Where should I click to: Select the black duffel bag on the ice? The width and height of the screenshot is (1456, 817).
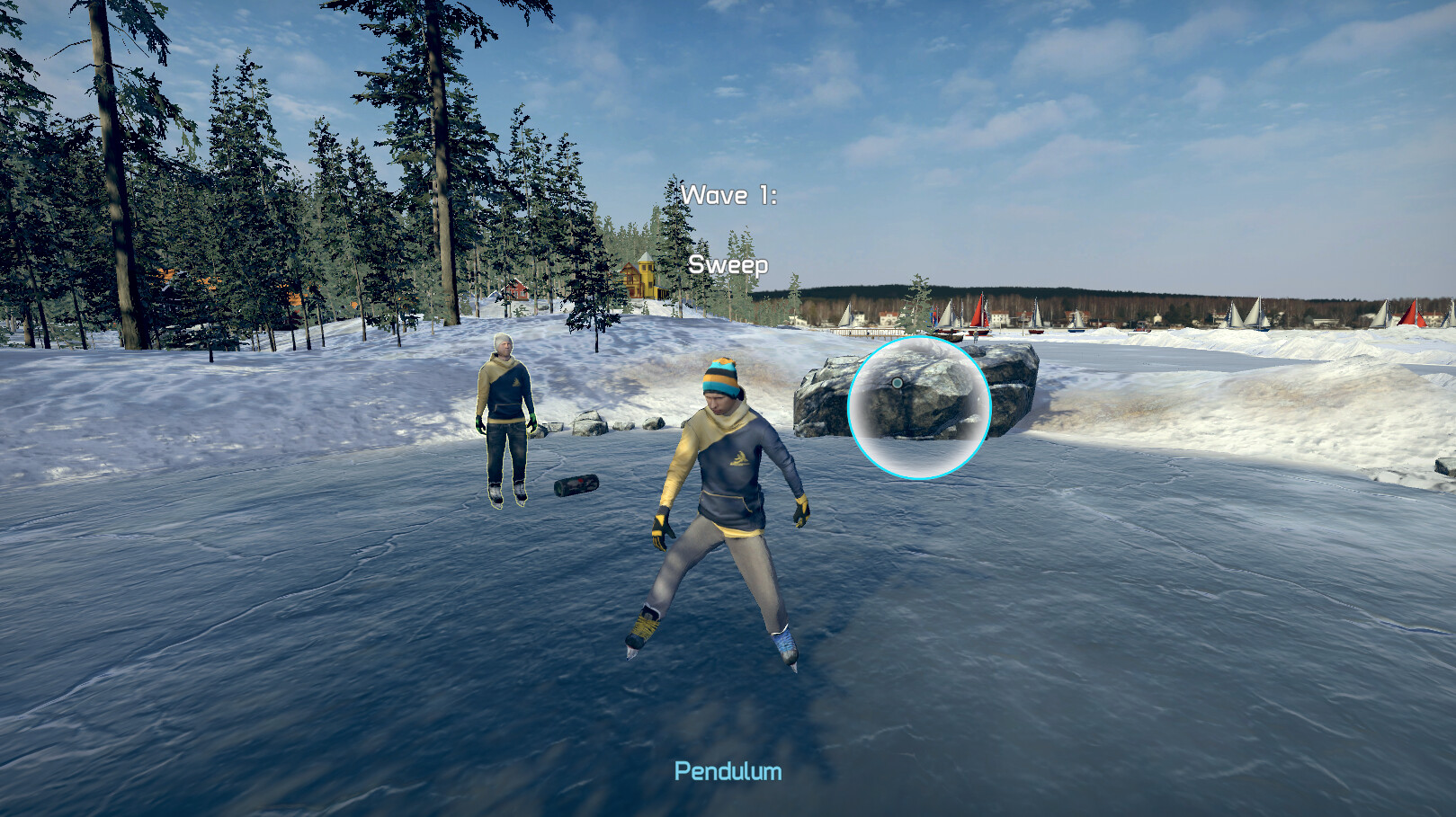click(x=576, y=486)
